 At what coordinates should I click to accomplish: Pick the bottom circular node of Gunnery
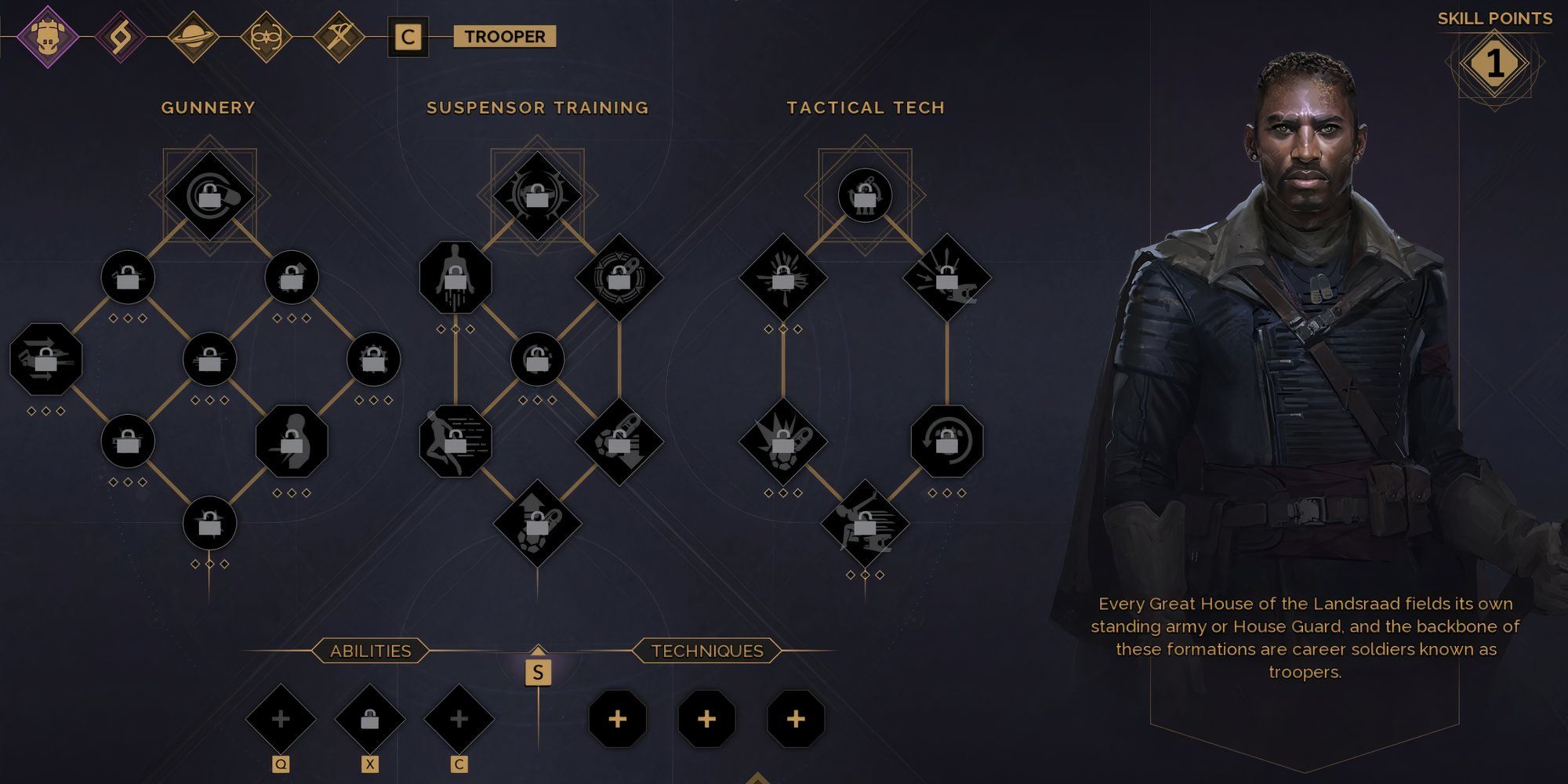[209, 523]
